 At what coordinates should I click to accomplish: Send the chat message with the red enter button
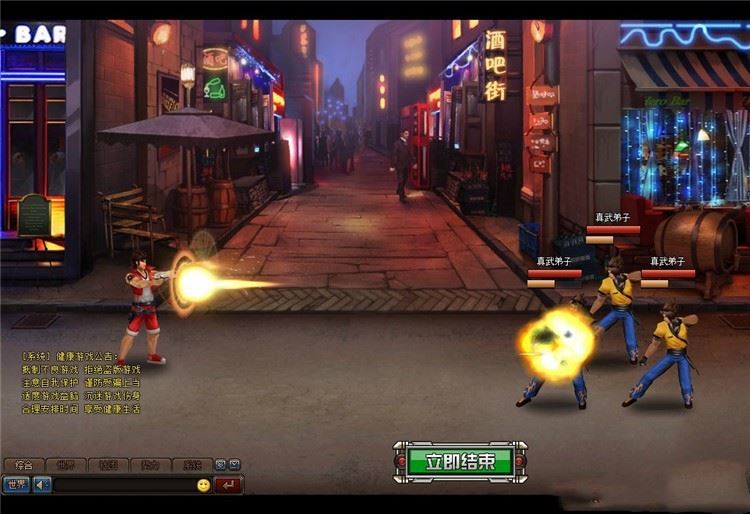pyautogui.click(x=229, y=485)
